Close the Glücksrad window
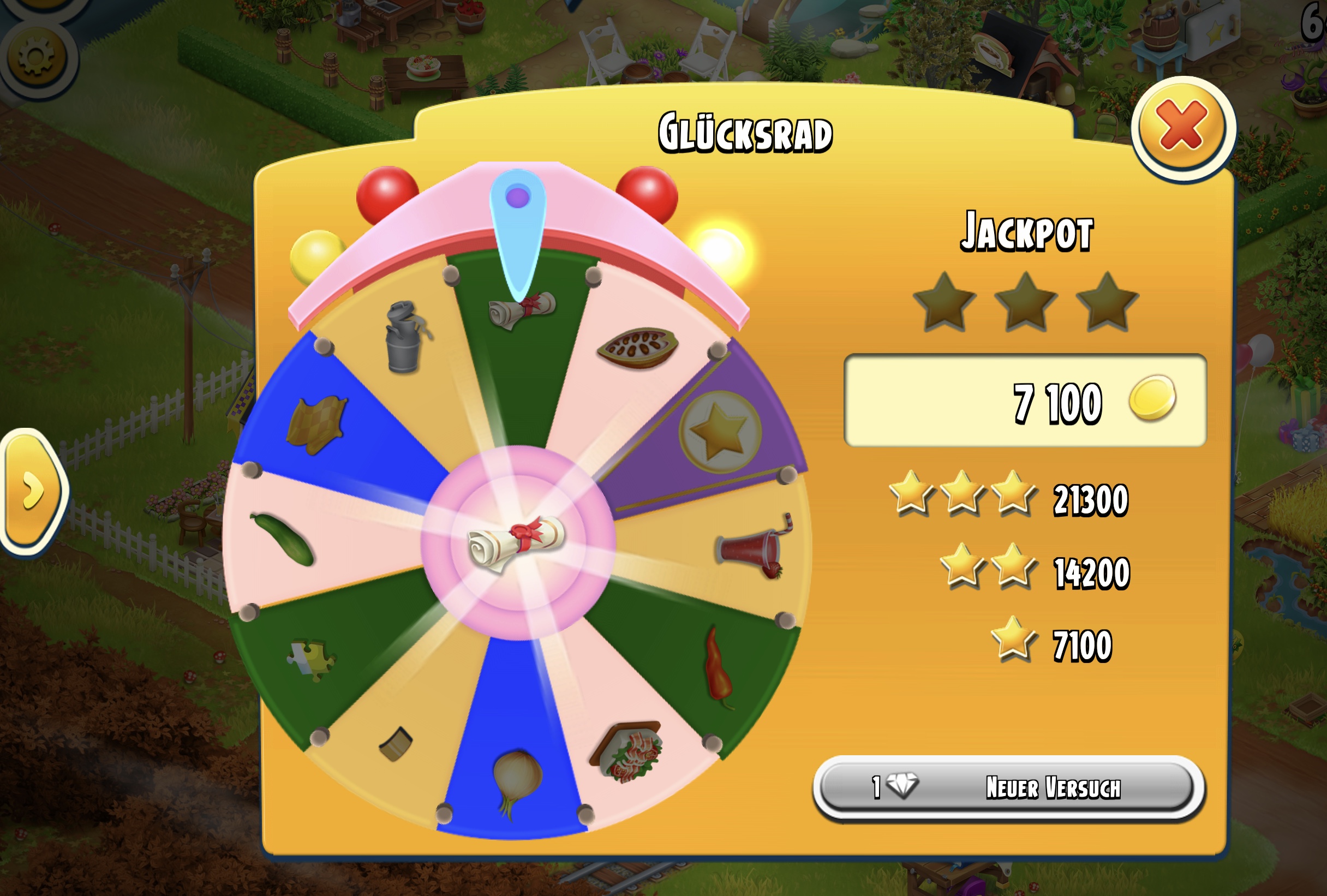This screenshot has width=1327, height=896. 1182,127
